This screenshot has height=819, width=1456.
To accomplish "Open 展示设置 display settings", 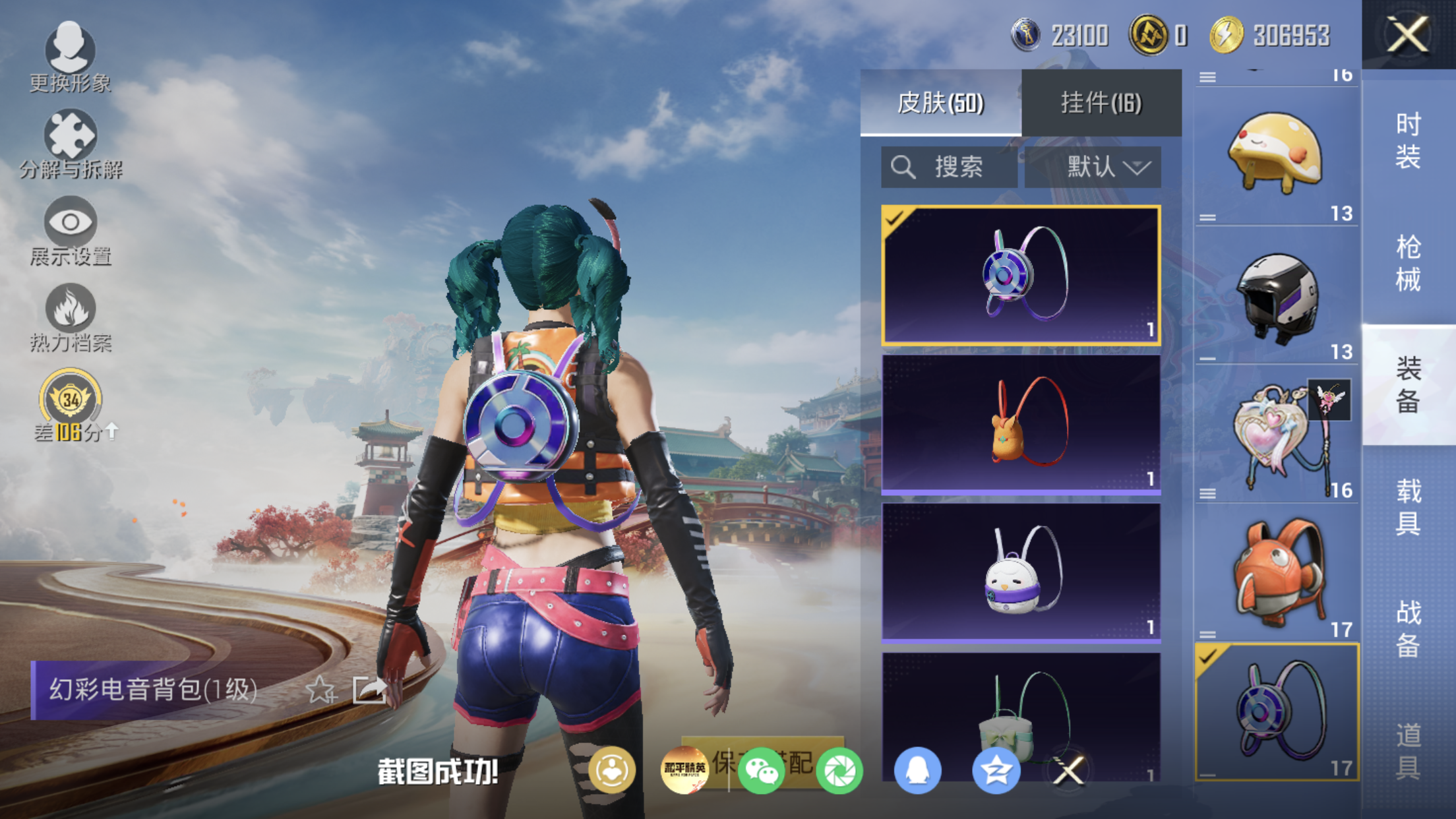I will pos(71,231).
